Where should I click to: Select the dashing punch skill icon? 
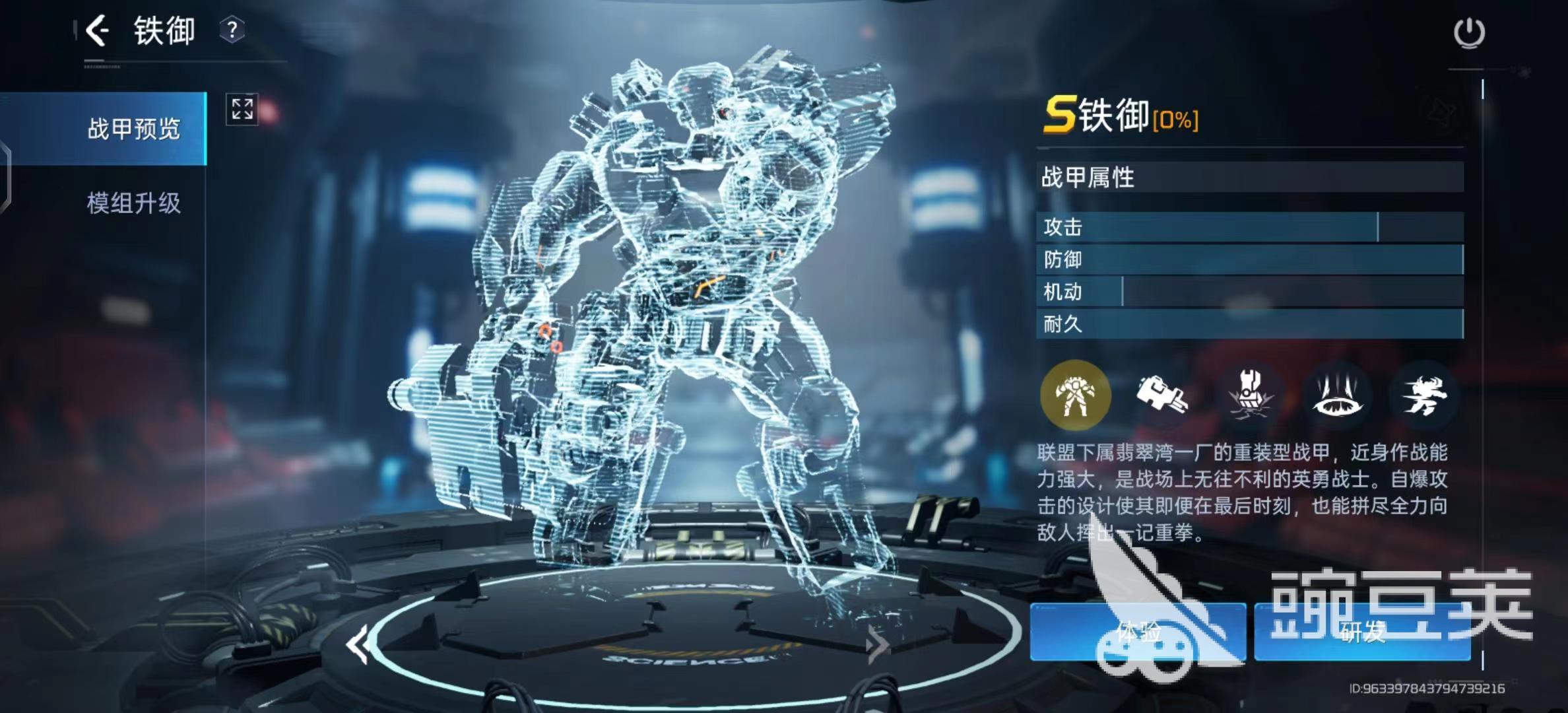click(x=1424, y=395)
